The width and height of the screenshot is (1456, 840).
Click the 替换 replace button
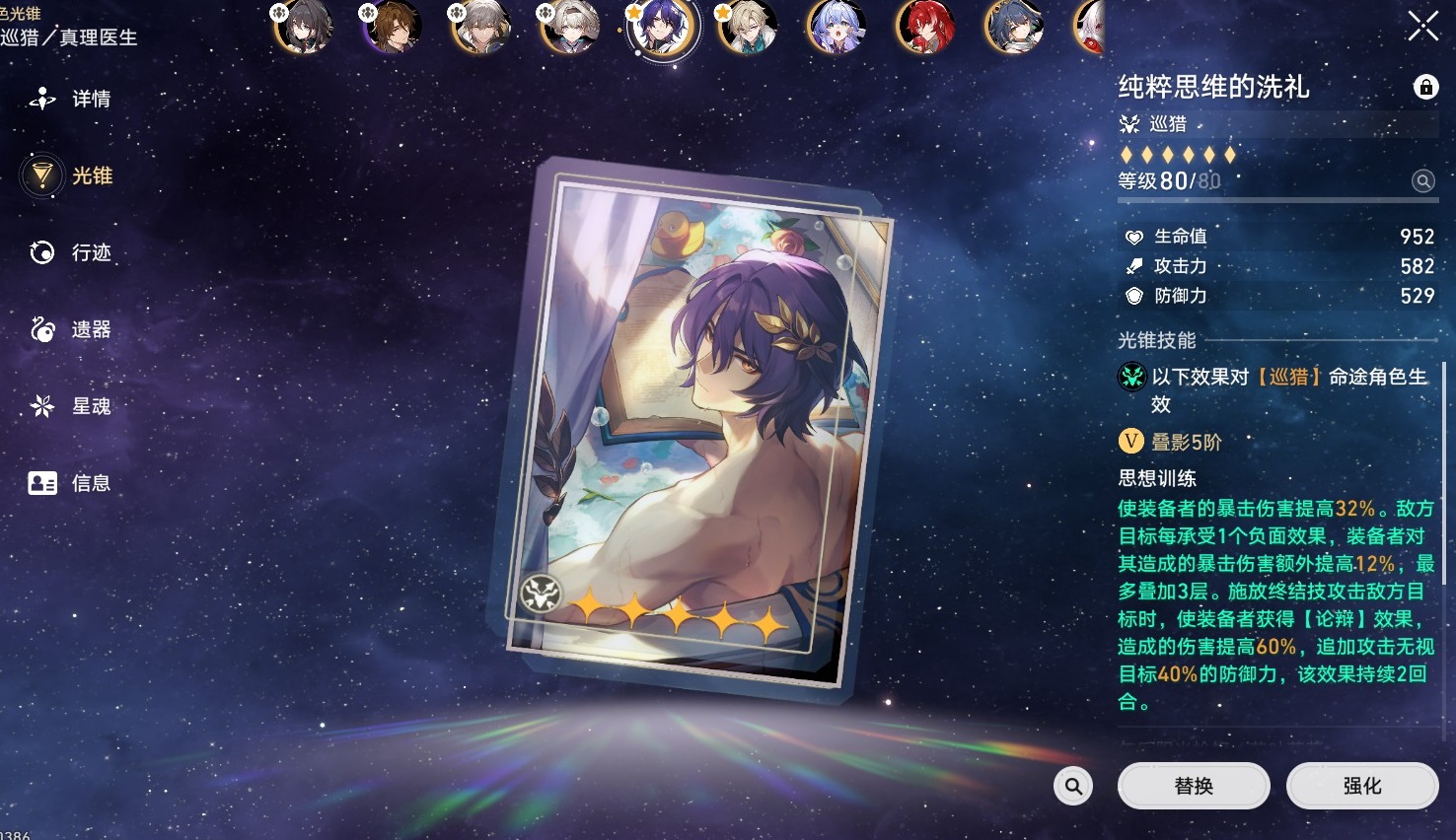tap(1193, 786)
